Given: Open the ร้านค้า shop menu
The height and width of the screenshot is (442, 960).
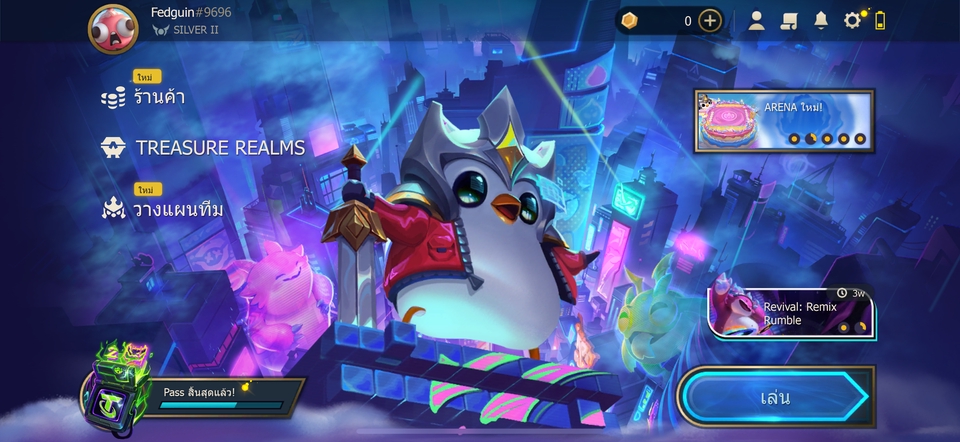Looking at the screenshot, I should 146,97.
